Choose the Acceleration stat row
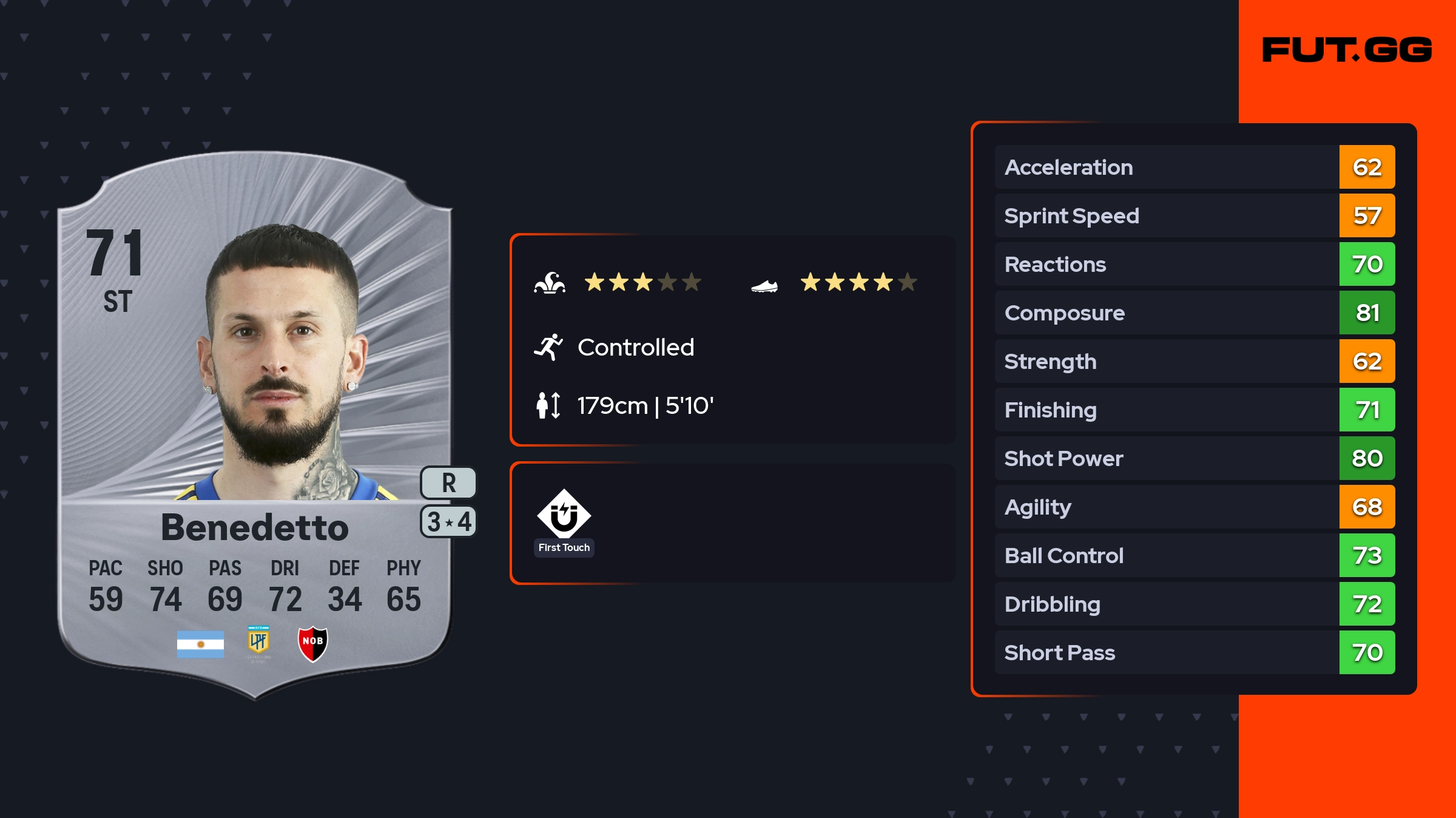This screenshot has width=1456, height=818. point(1194,167)
